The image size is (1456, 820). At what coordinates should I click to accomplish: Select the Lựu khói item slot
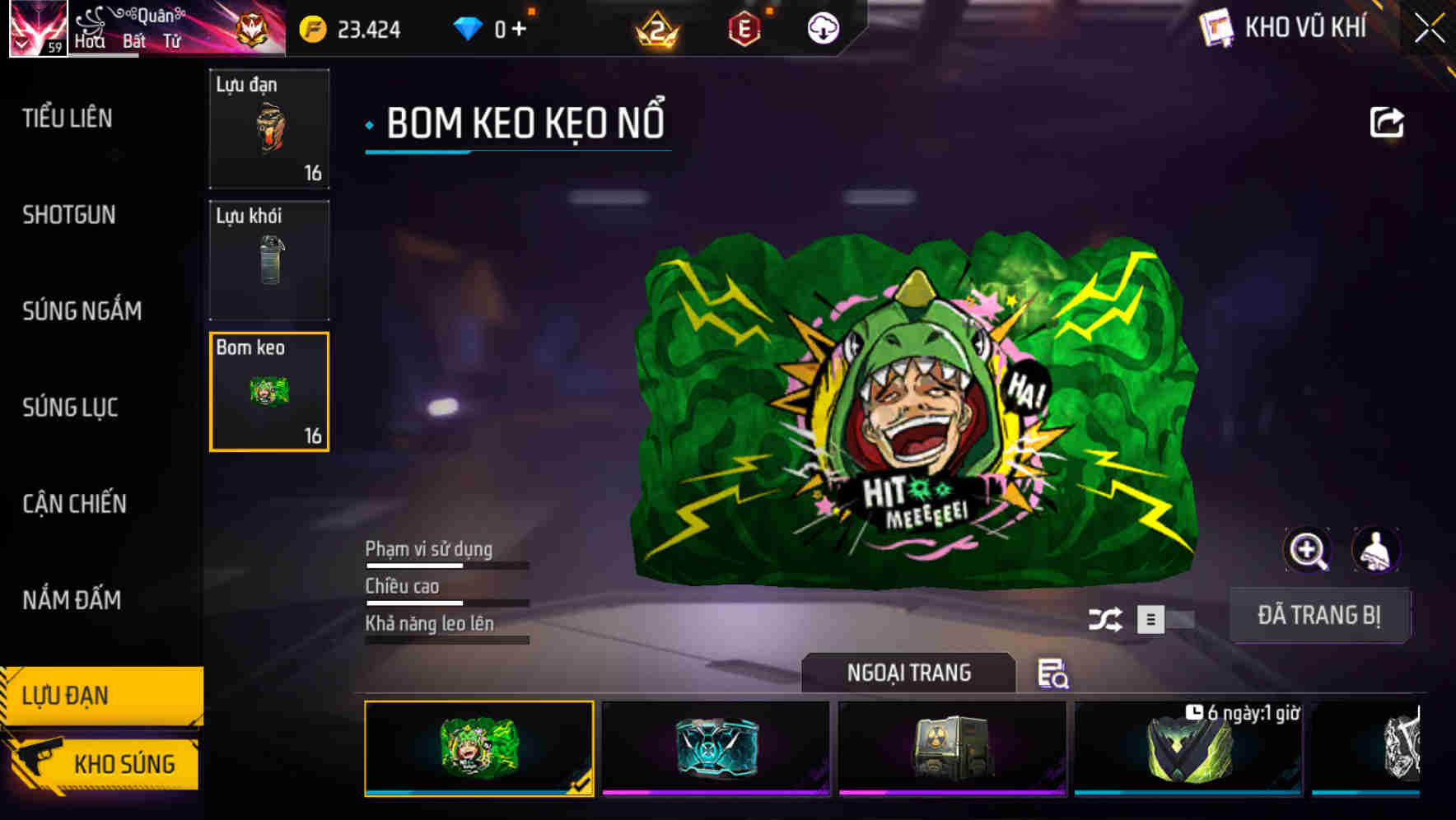tap(269, 261)
